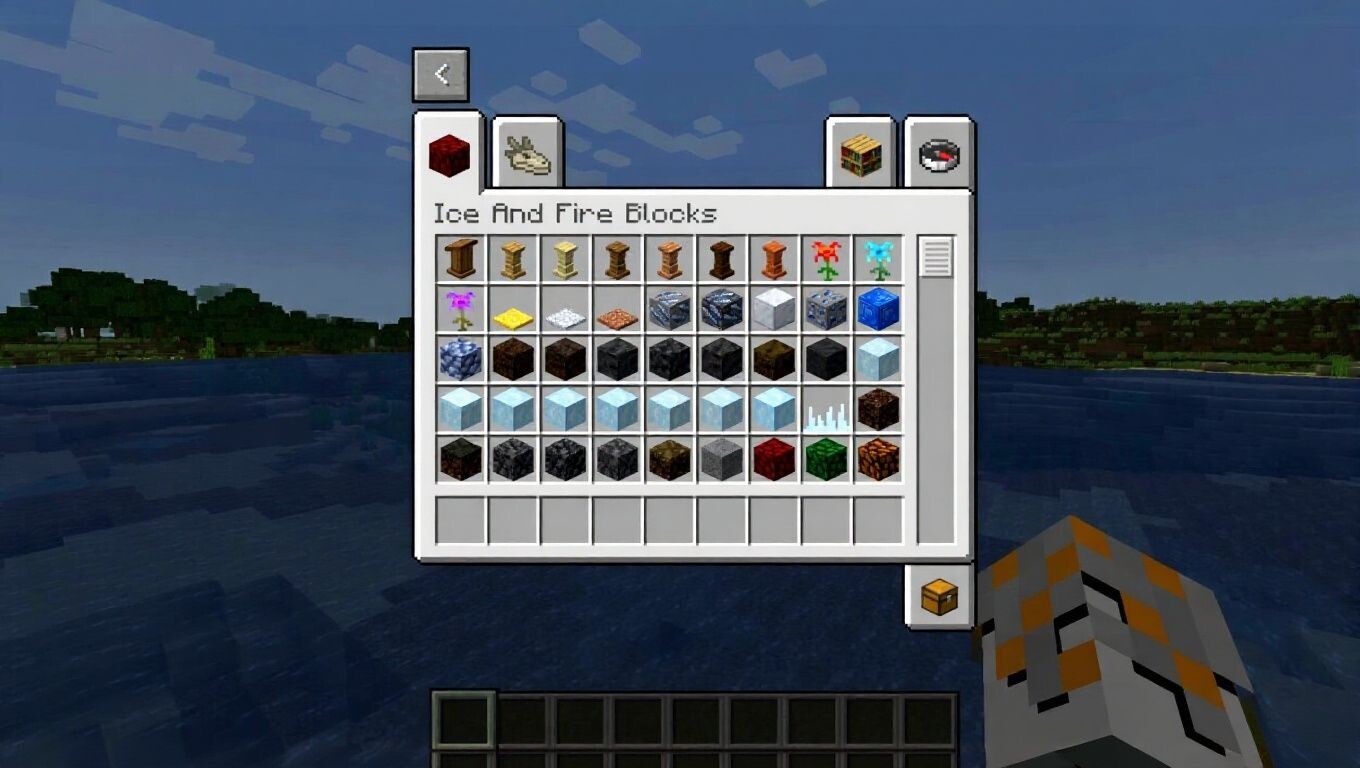Pick the blue frost lily flower
This screenshot has height=768, width=1360.
[878, 260]
